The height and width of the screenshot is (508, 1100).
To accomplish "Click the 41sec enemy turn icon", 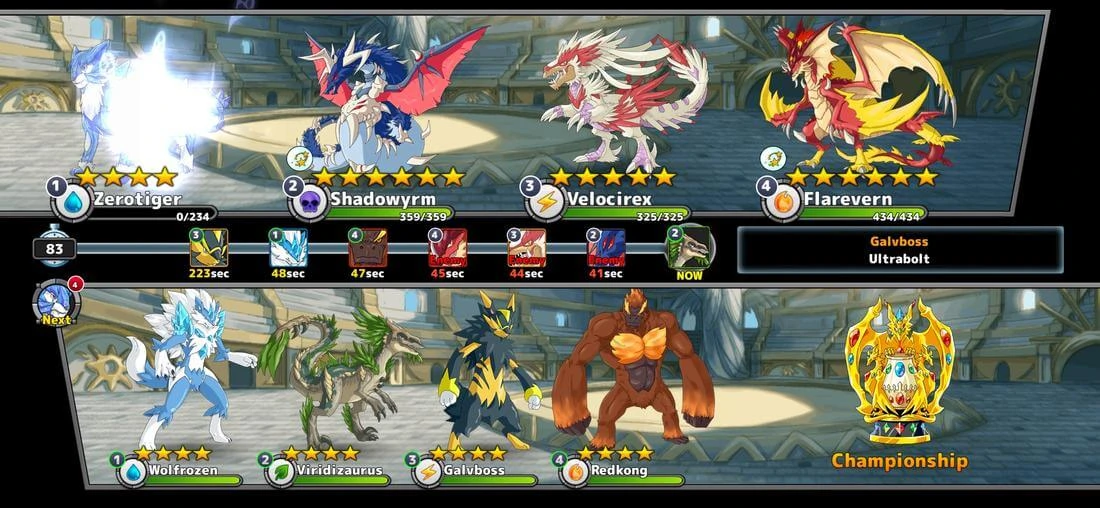I will [x=605, y=248].
